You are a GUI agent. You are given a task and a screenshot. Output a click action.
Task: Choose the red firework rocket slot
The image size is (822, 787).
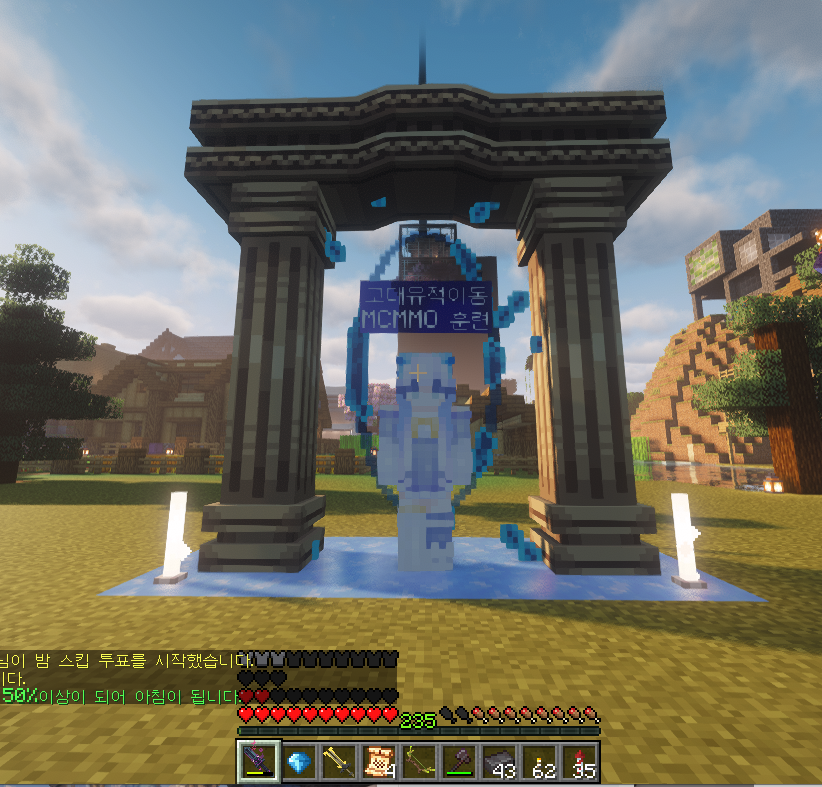coord(579,762)
